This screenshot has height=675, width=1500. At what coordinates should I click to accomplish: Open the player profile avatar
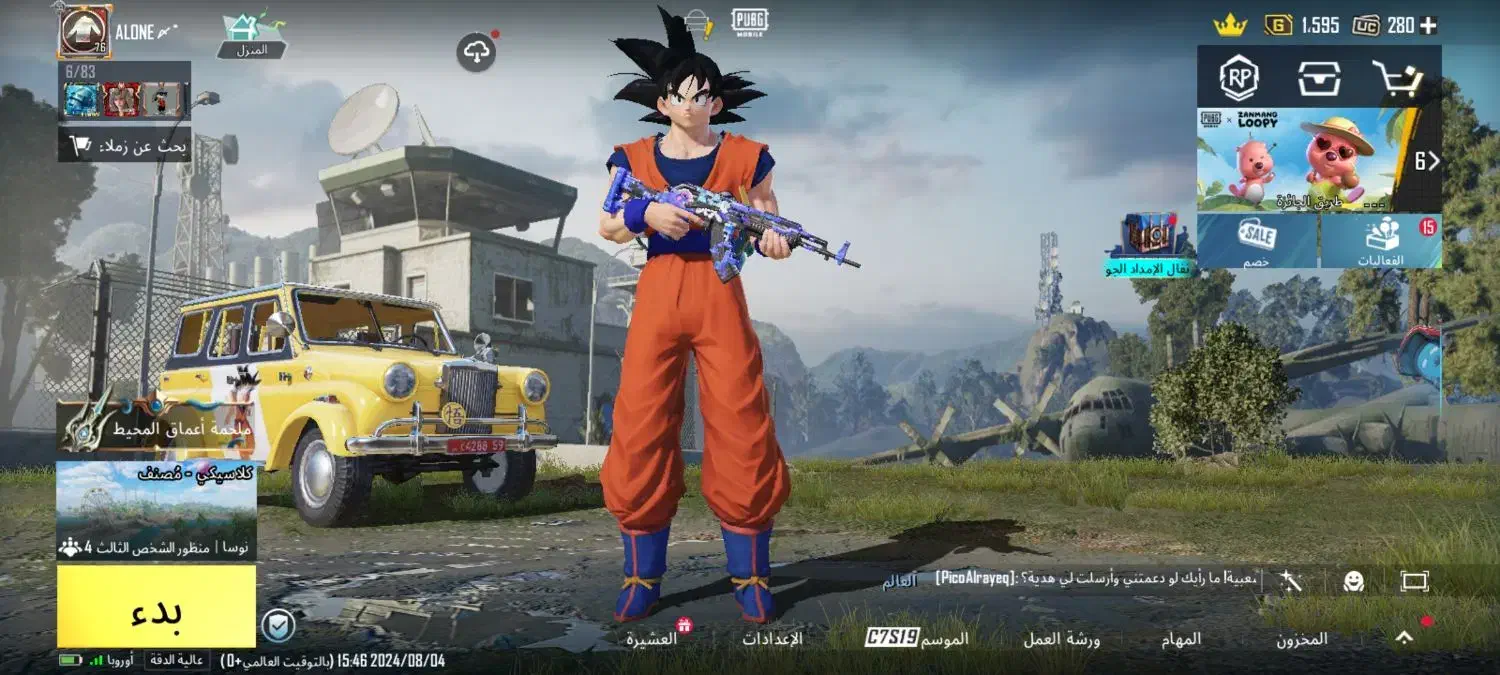coord(84,31)
